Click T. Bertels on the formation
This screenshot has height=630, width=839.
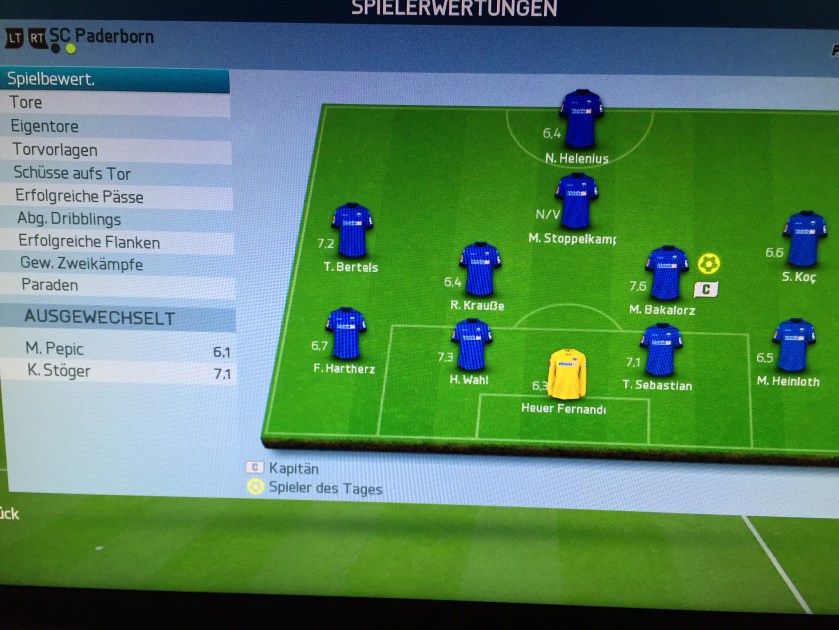click(351, 231)
